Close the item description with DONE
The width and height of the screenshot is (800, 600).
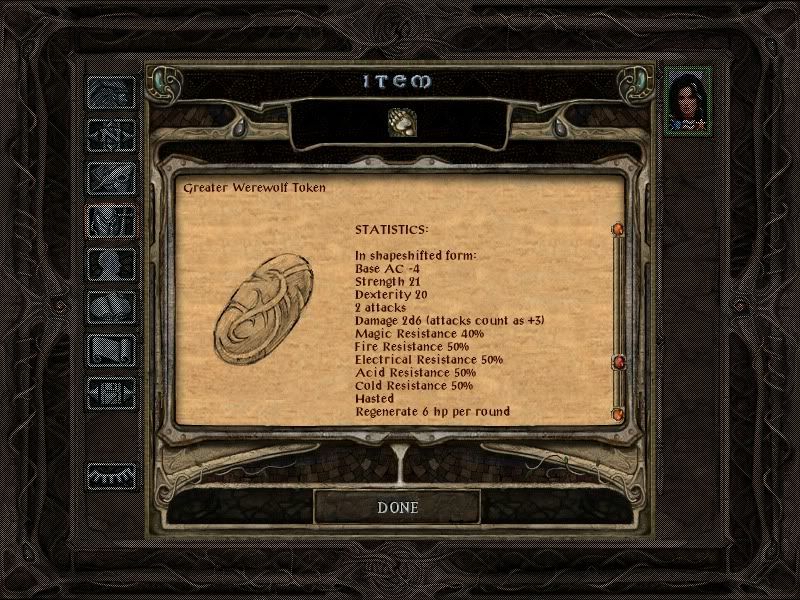(397, 507)
